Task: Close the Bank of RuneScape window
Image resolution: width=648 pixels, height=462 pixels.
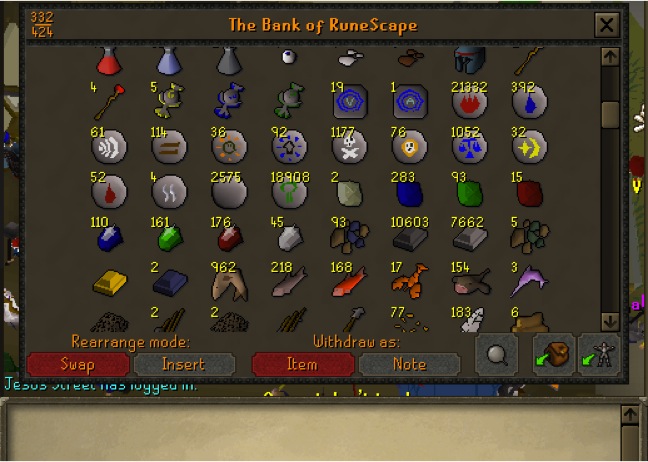Action: tap(606, 25)
